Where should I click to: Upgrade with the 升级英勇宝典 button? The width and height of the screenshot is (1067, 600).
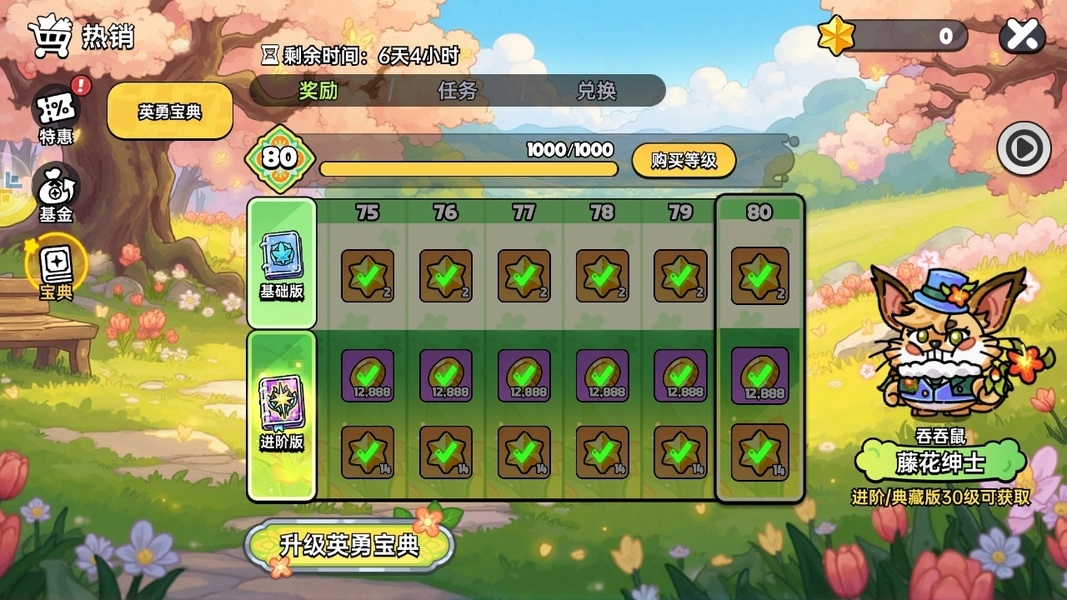[x=349, y=546]
